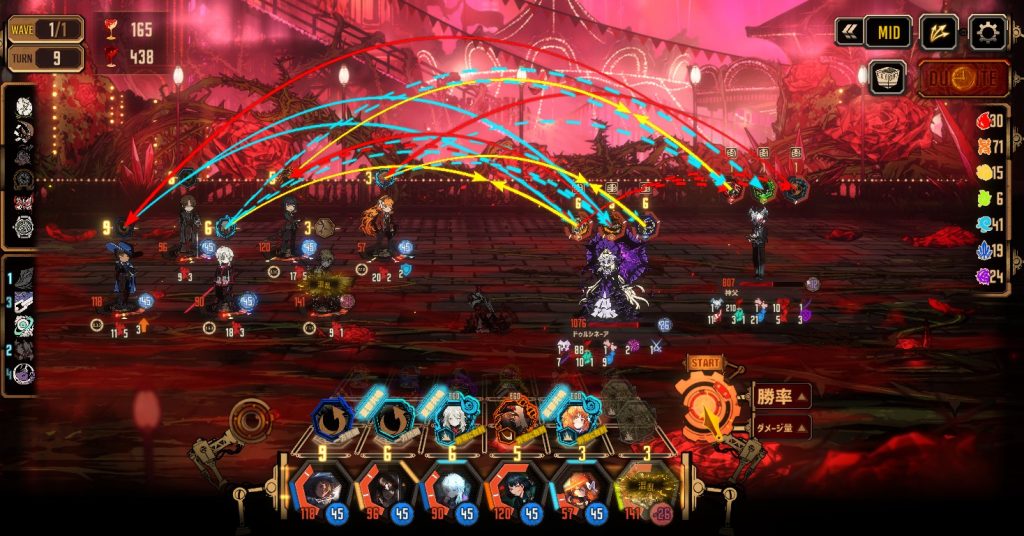Open the cube icon button

tap(887, 78)
